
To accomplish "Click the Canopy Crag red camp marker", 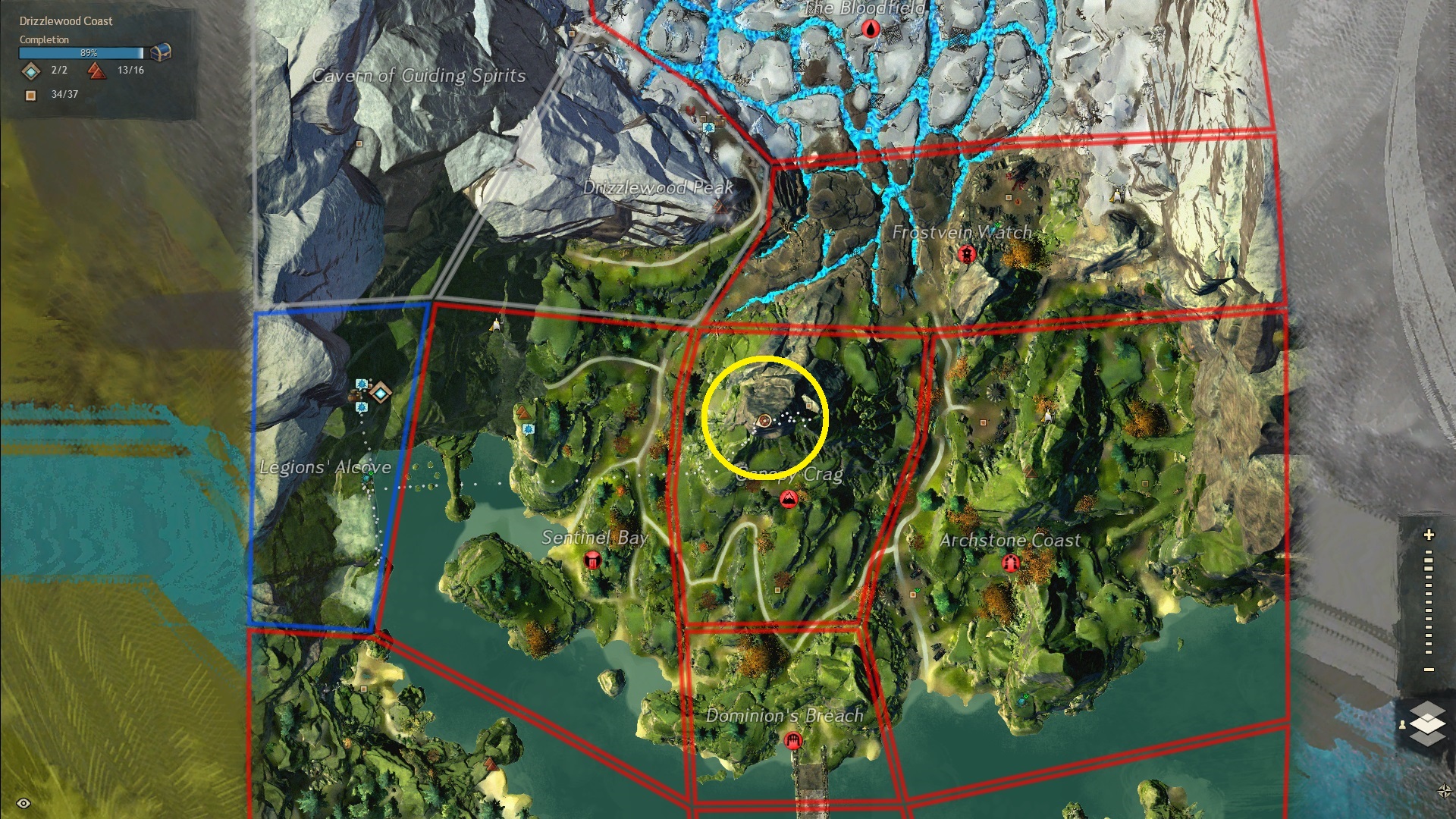I will [789, 499].
